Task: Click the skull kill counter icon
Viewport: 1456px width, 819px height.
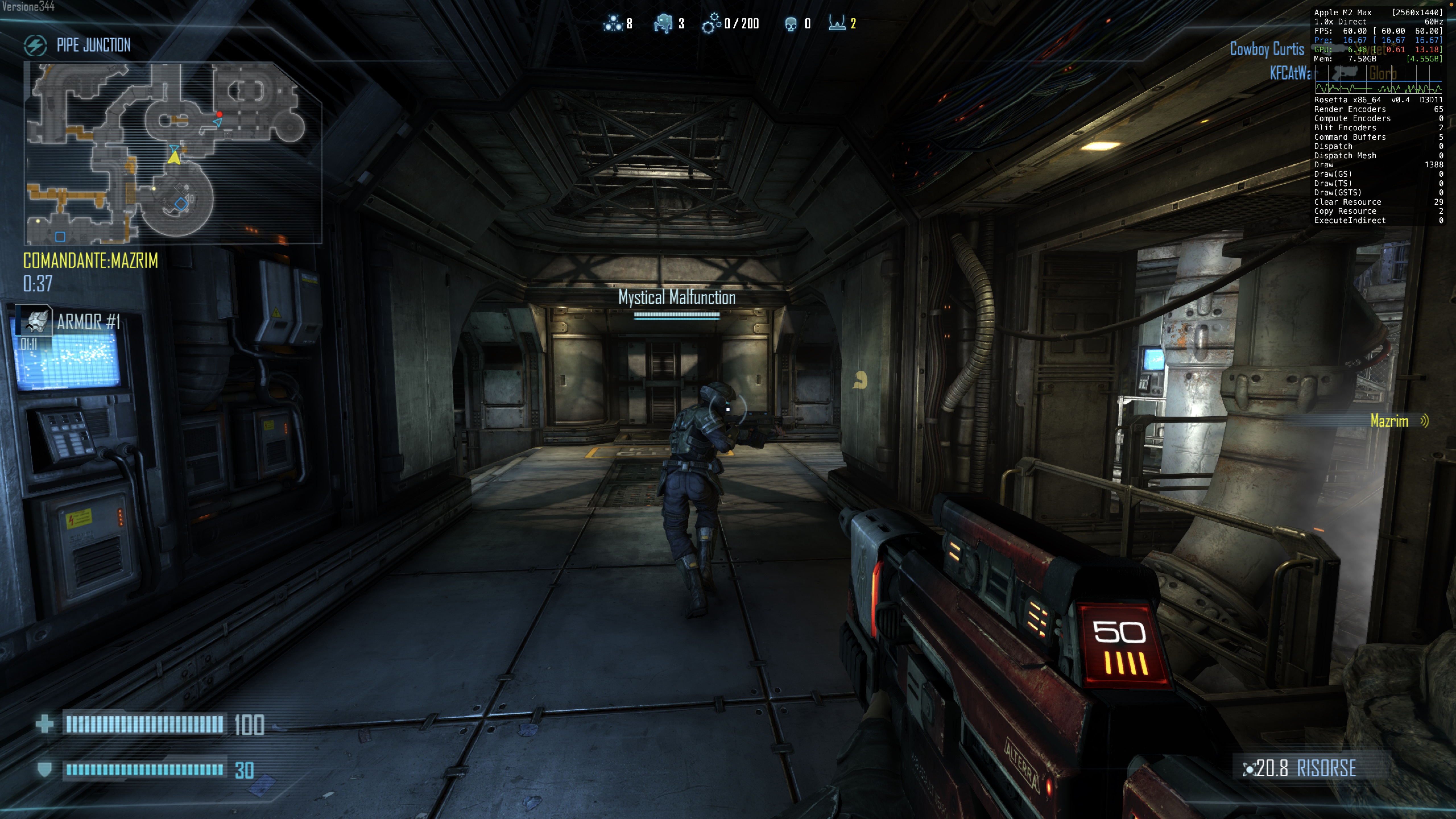Action: coord(791,24)
